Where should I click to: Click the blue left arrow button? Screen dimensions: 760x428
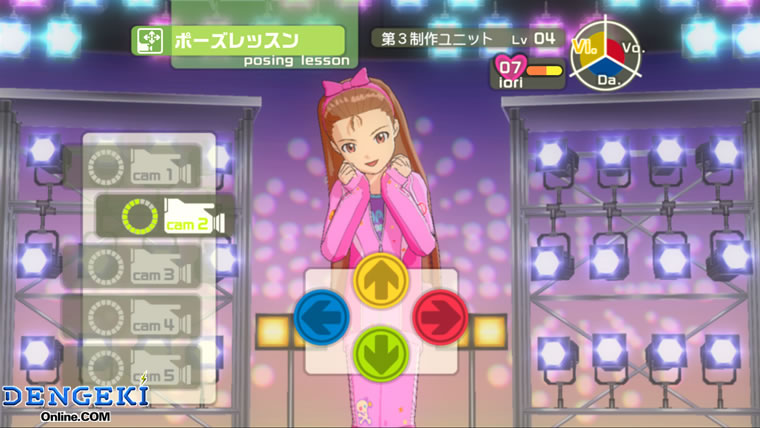(322, 316)
